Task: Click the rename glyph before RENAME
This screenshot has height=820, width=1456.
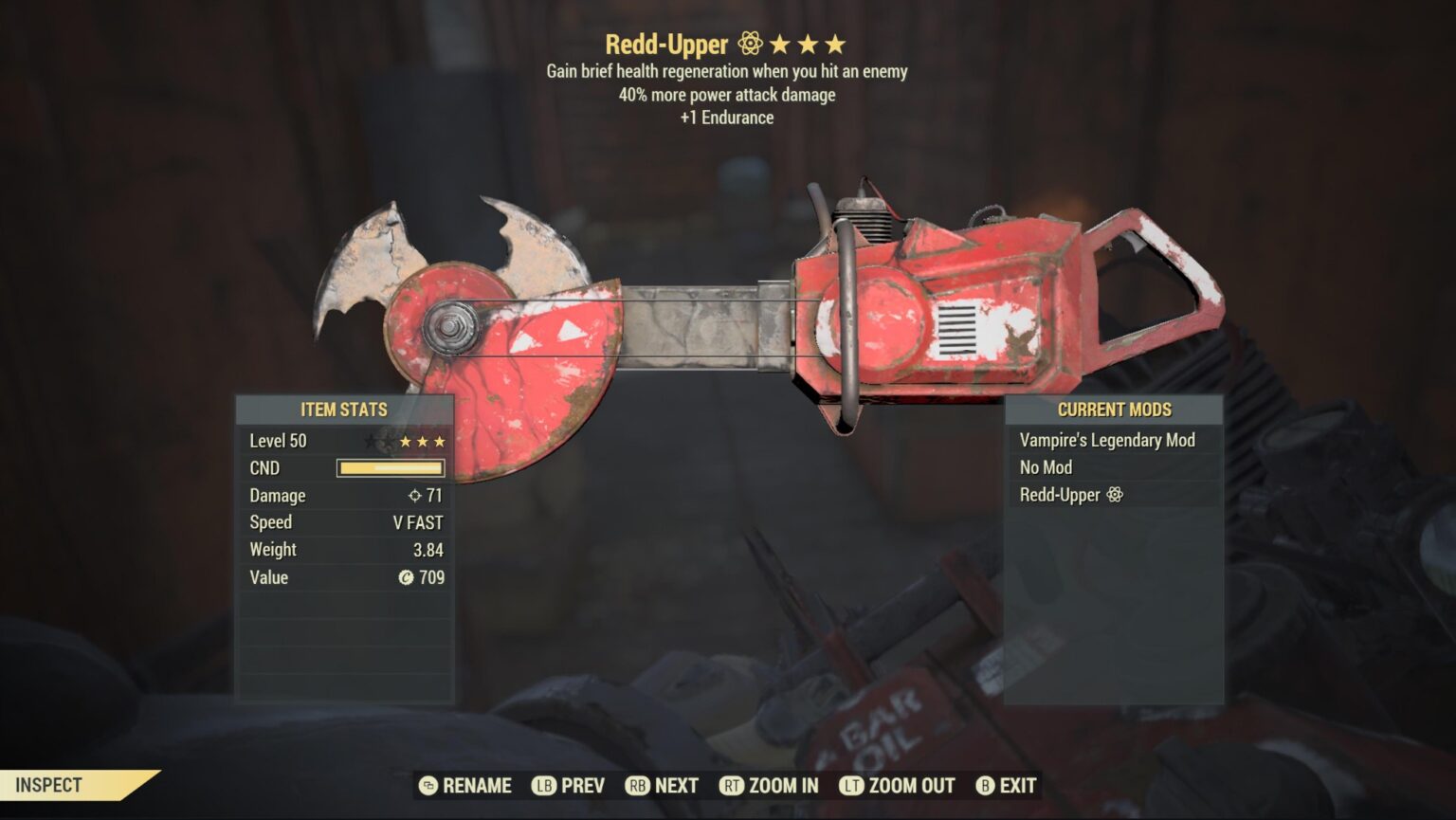Action: click(x=428, y=785)
